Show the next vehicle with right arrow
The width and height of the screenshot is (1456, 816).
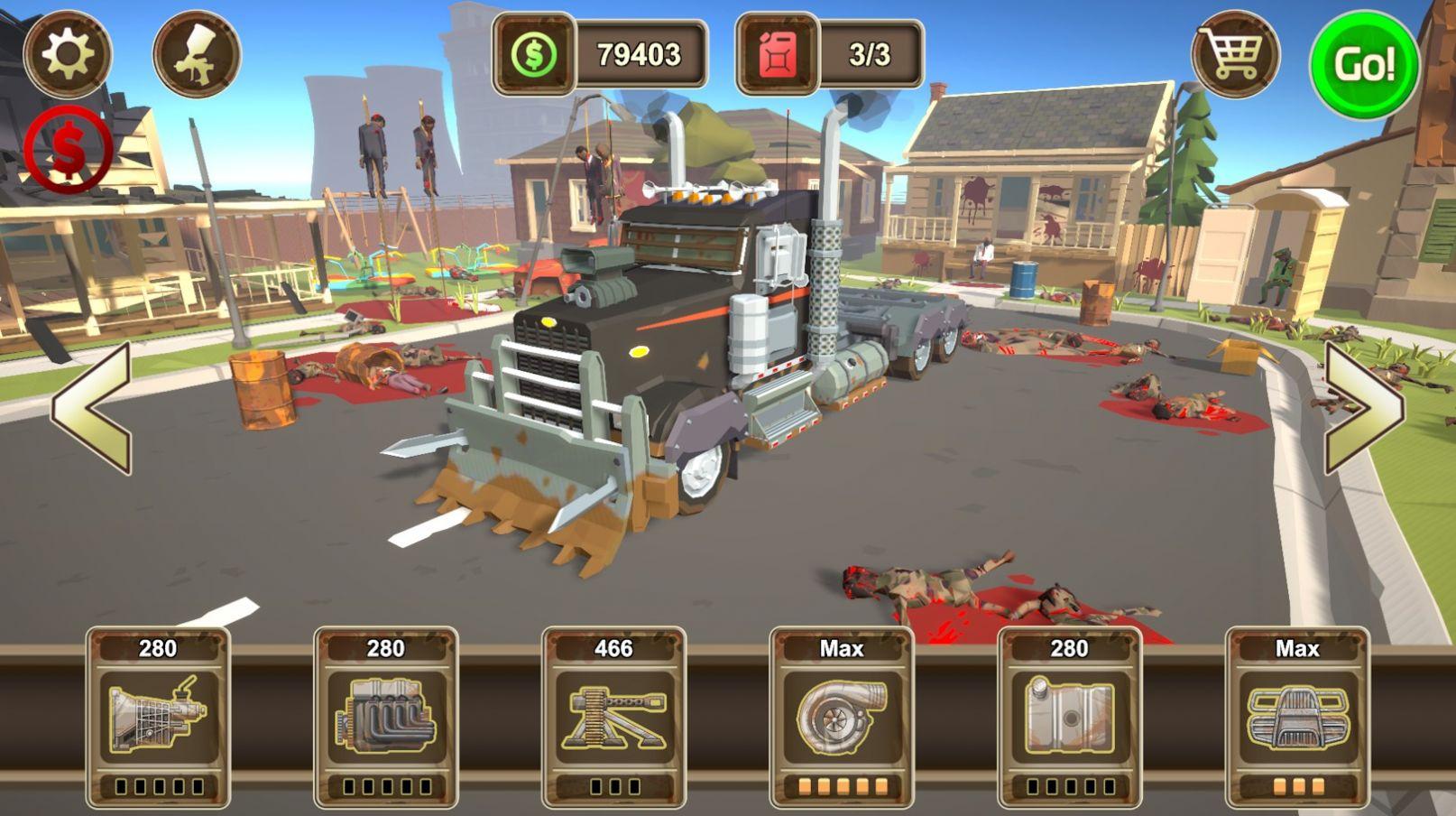coord(1363,408)
